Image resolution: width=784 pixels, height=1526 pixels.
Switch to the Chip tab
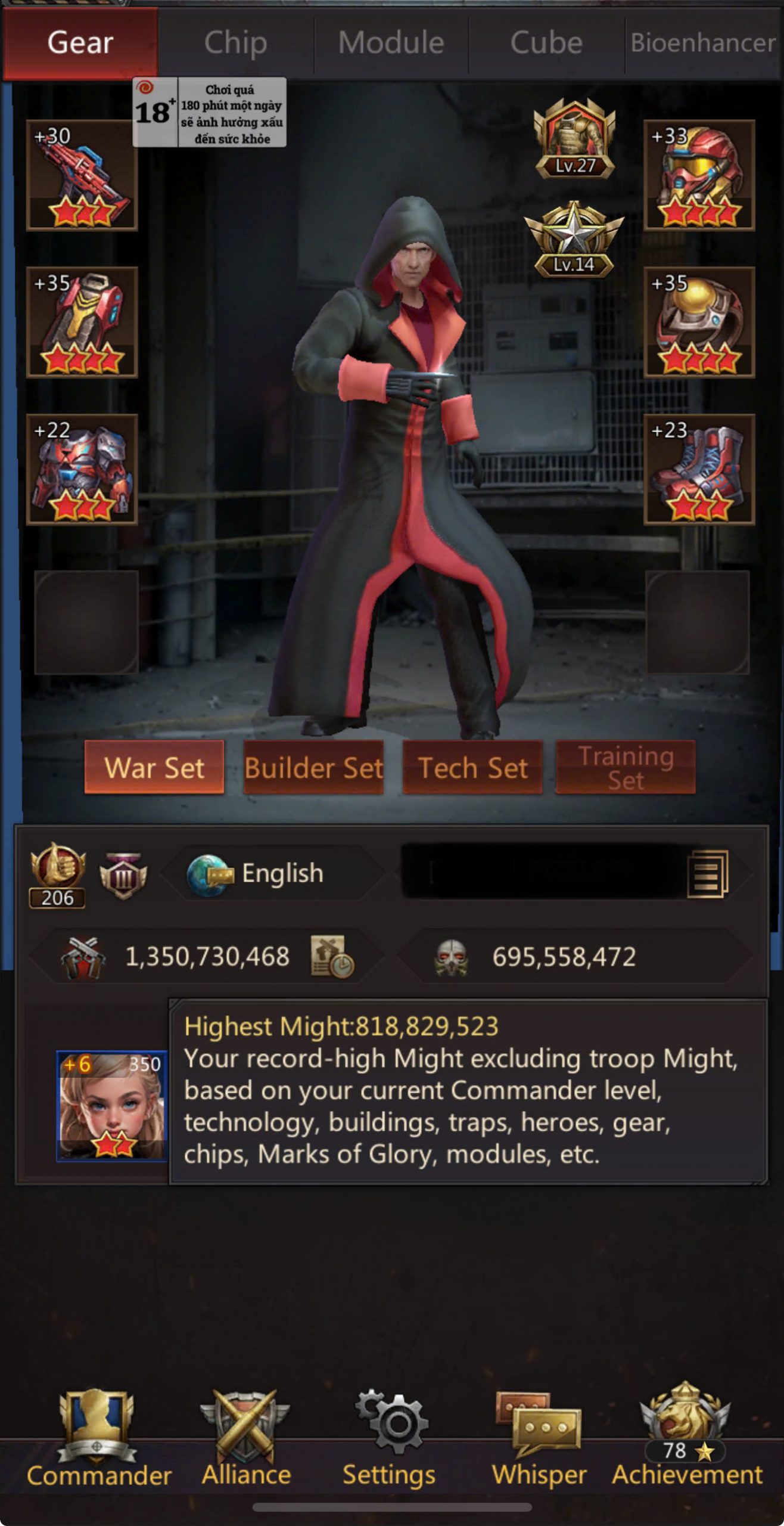(235, 43)
